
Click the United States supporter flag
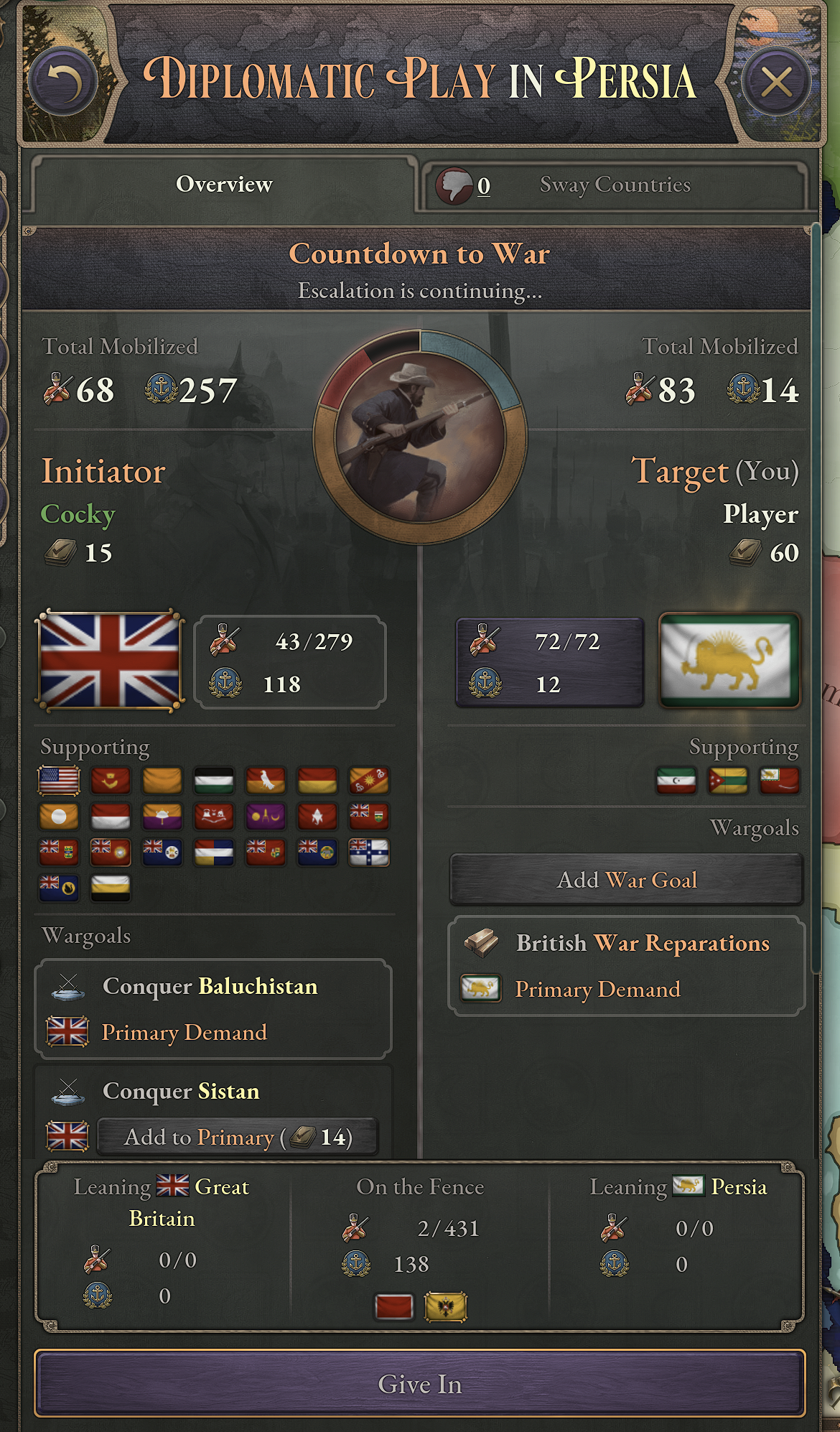(59, 781)
